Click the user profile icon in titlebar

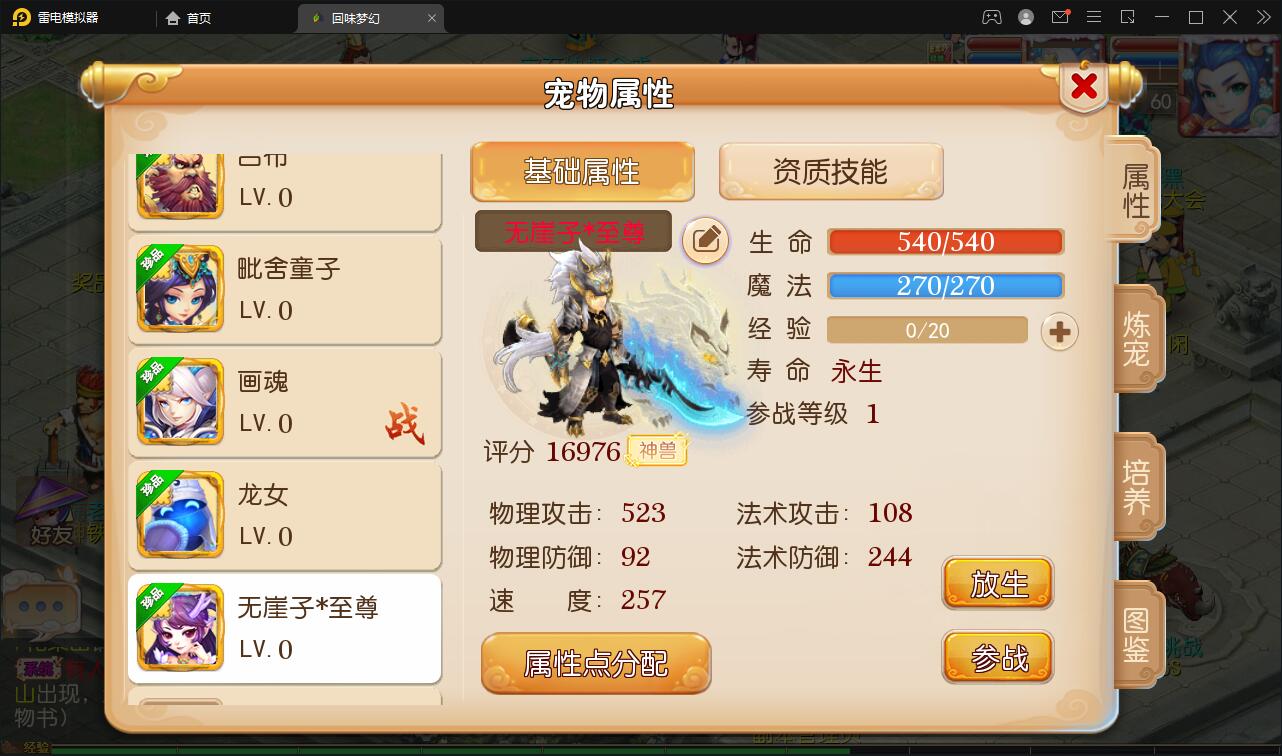coord(1024,17)
